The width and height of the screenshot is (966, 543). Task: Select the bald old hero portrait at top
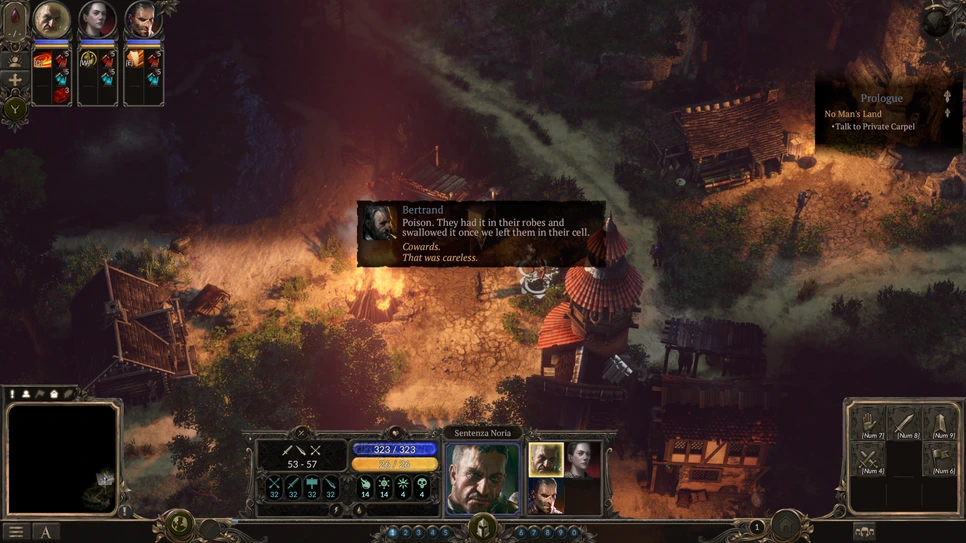point(51,19)
